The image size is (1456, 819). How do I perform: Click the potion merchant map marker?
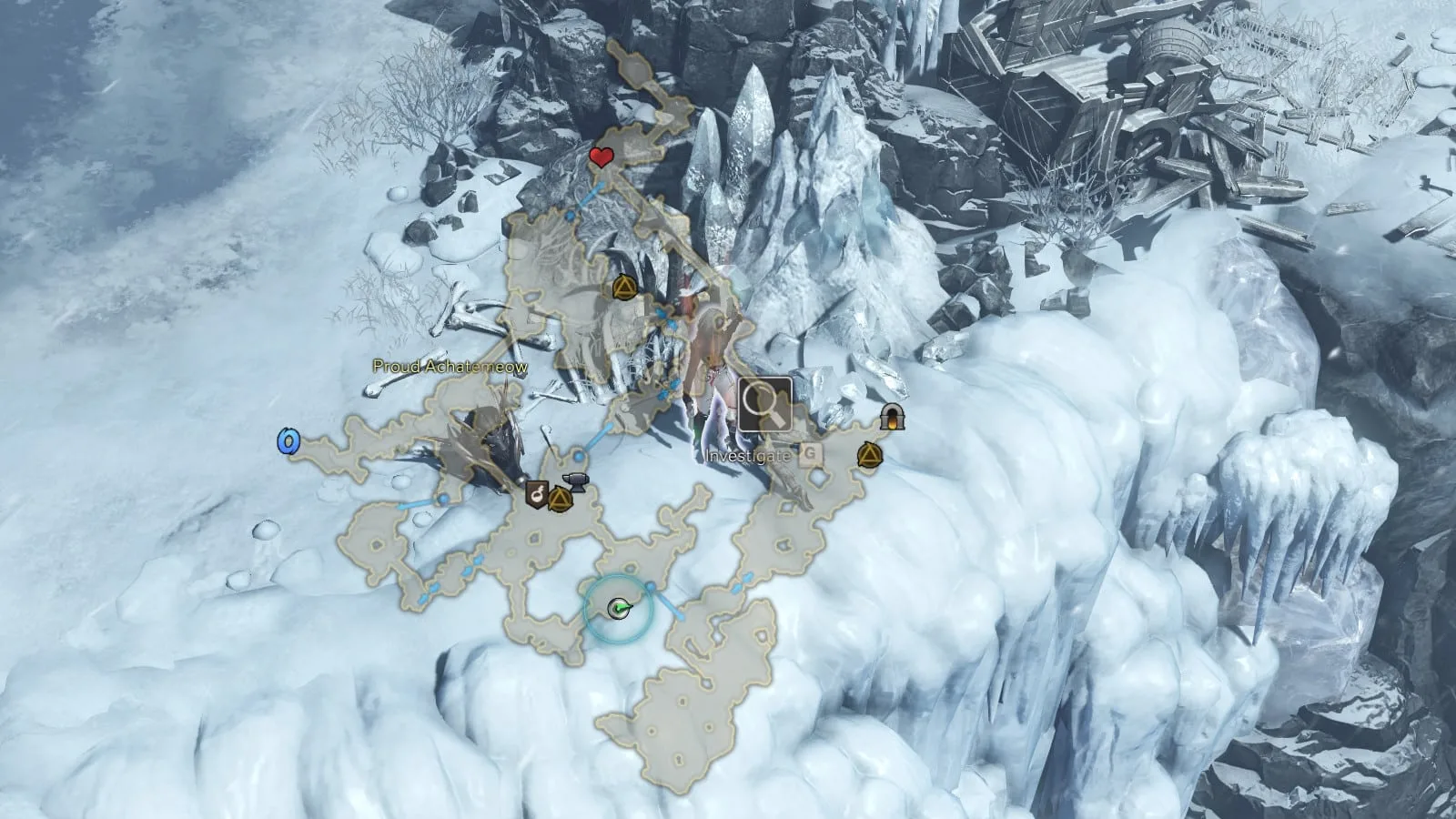pos(537,494)
